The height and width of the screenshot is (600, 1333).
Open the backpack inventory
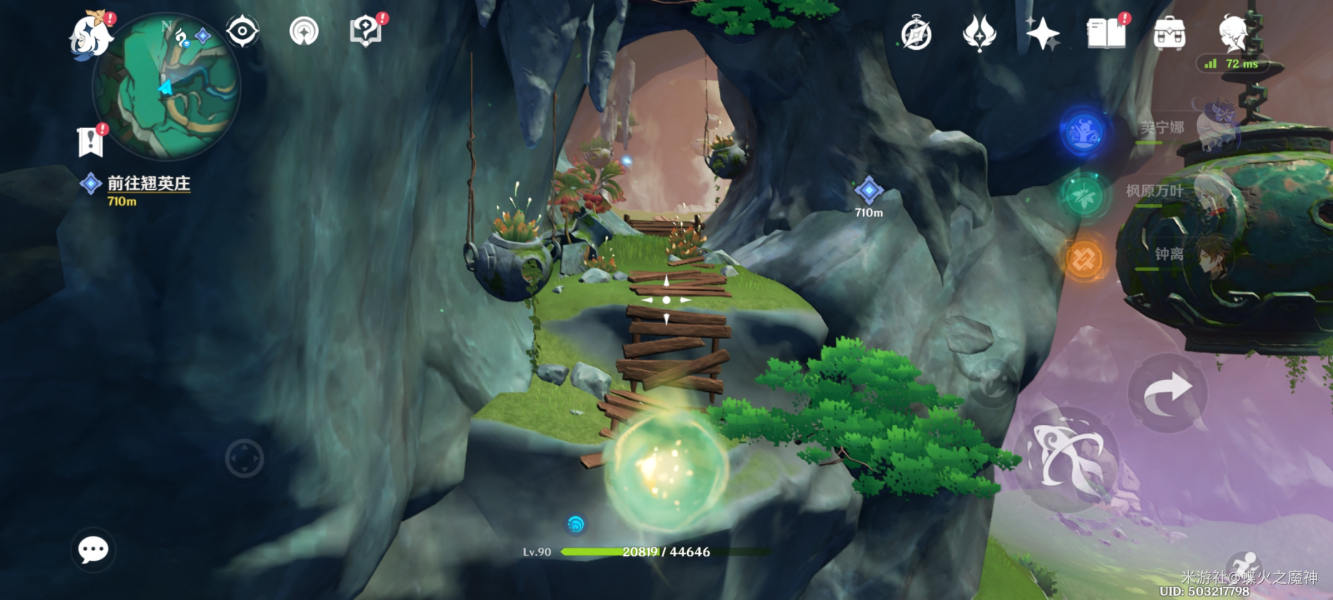coord(1169,34)
